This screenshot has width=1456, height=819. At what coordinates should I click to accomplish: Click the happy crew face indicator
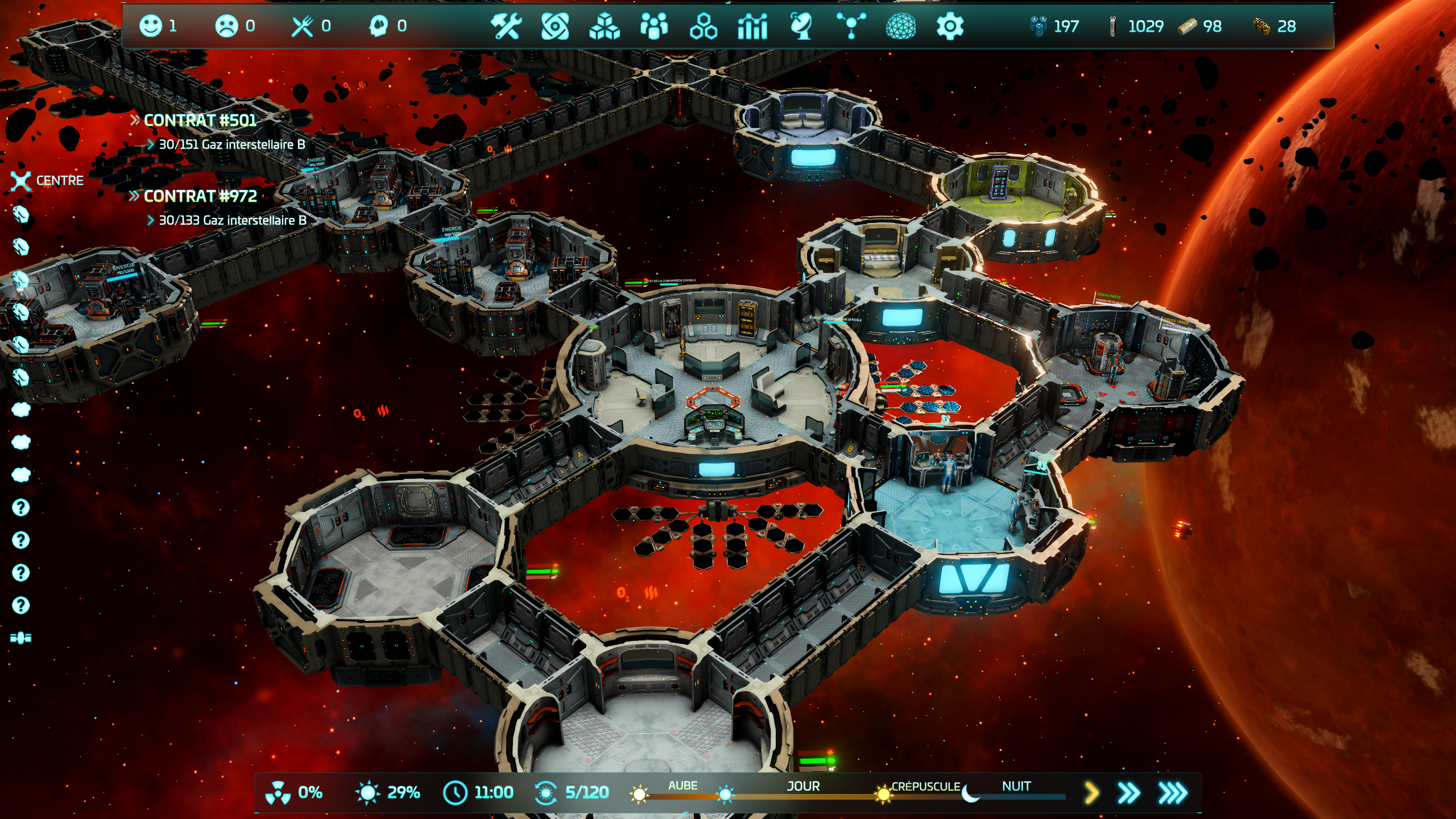click(151, 26)
